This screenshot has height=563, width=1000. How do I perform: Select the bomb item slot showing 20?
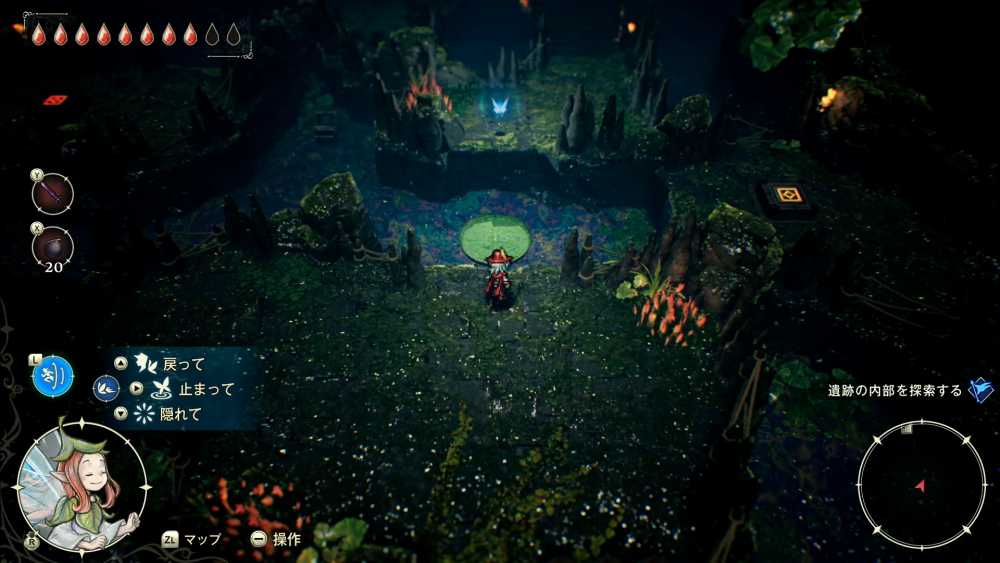52,246
